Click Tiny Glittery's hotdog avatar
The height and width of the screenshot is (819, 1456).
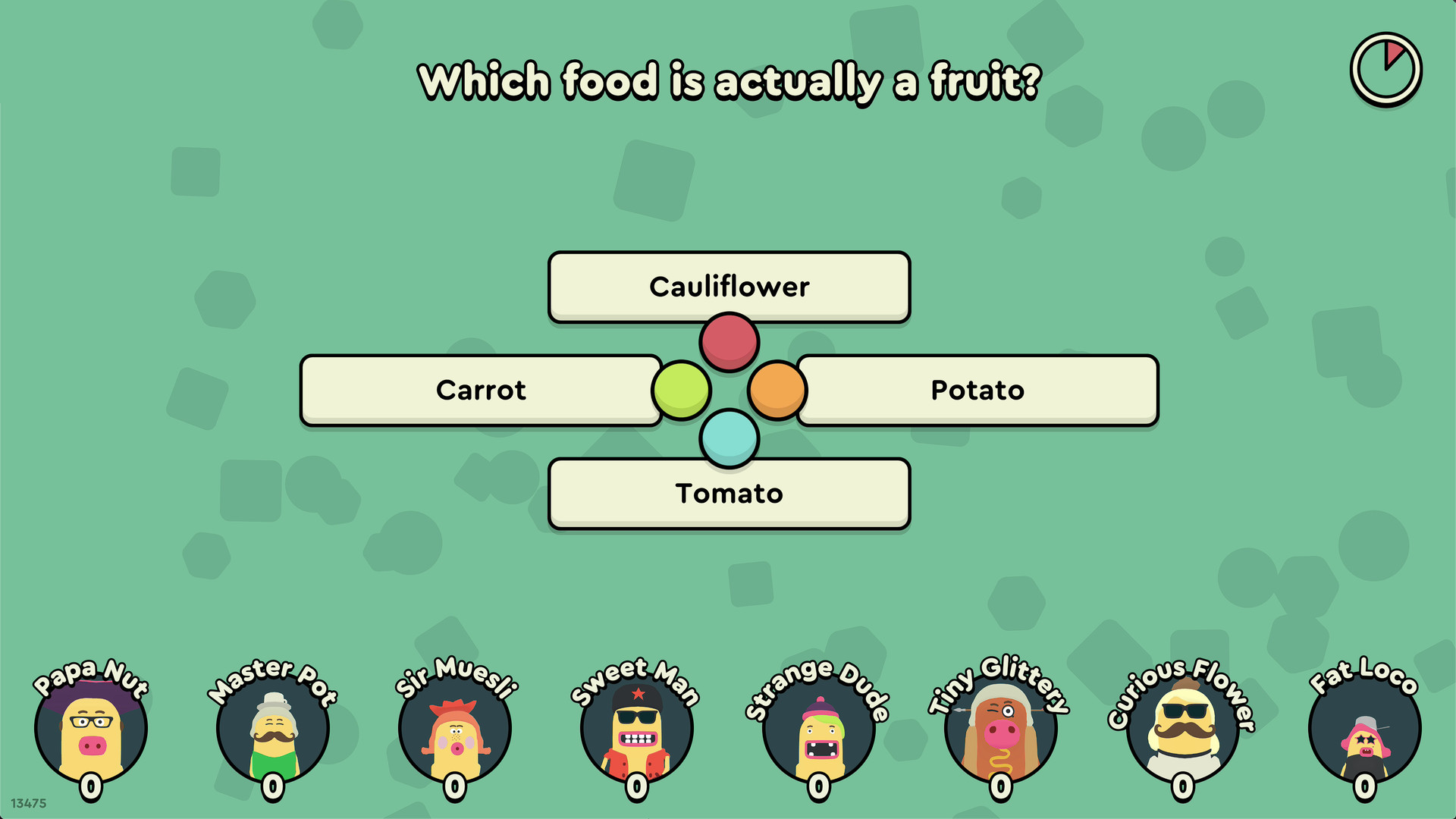(x=999, y=728)
